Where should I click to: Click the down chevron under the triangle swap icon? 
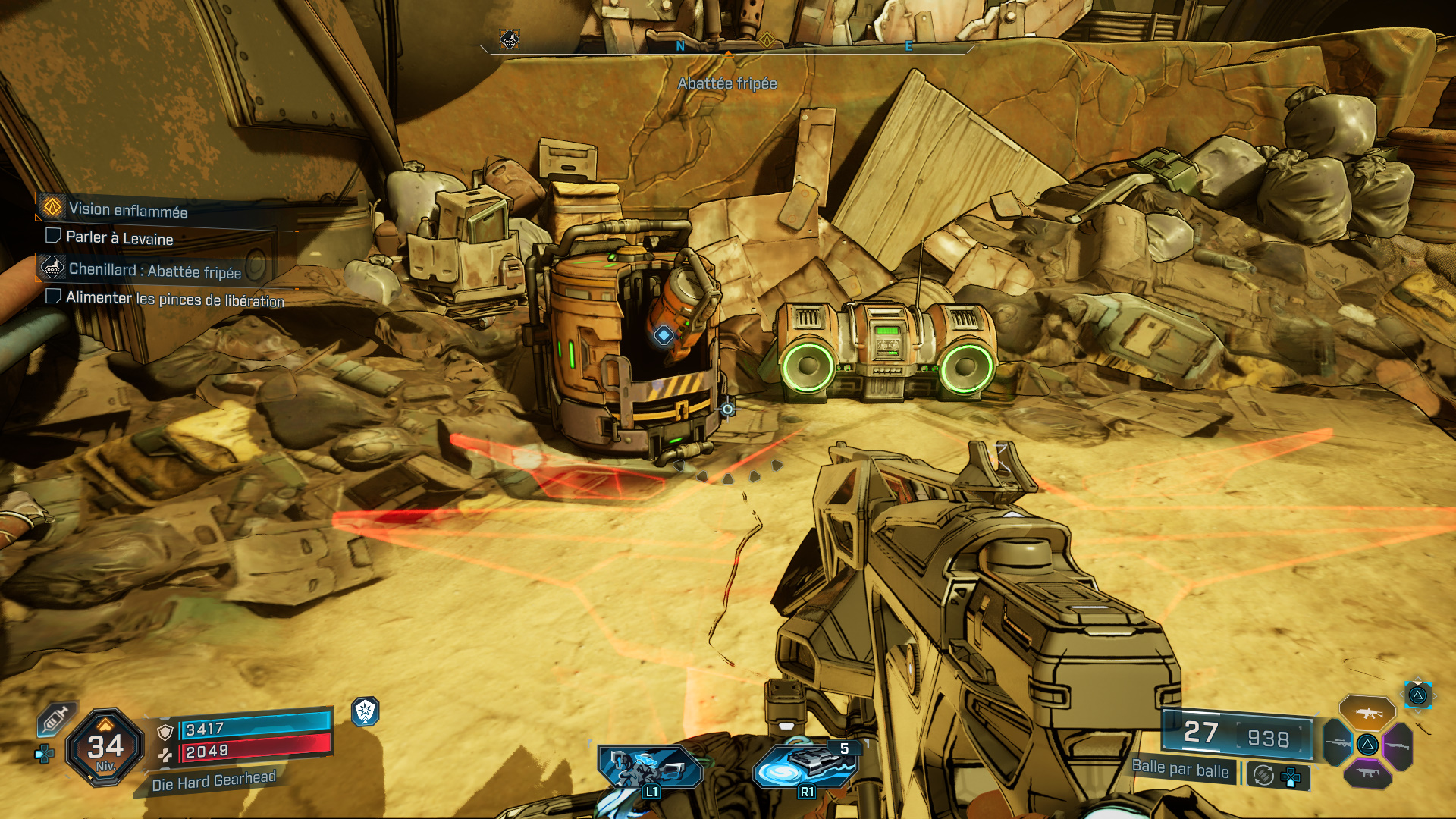pyautogui.click(x=1418, y=711)
